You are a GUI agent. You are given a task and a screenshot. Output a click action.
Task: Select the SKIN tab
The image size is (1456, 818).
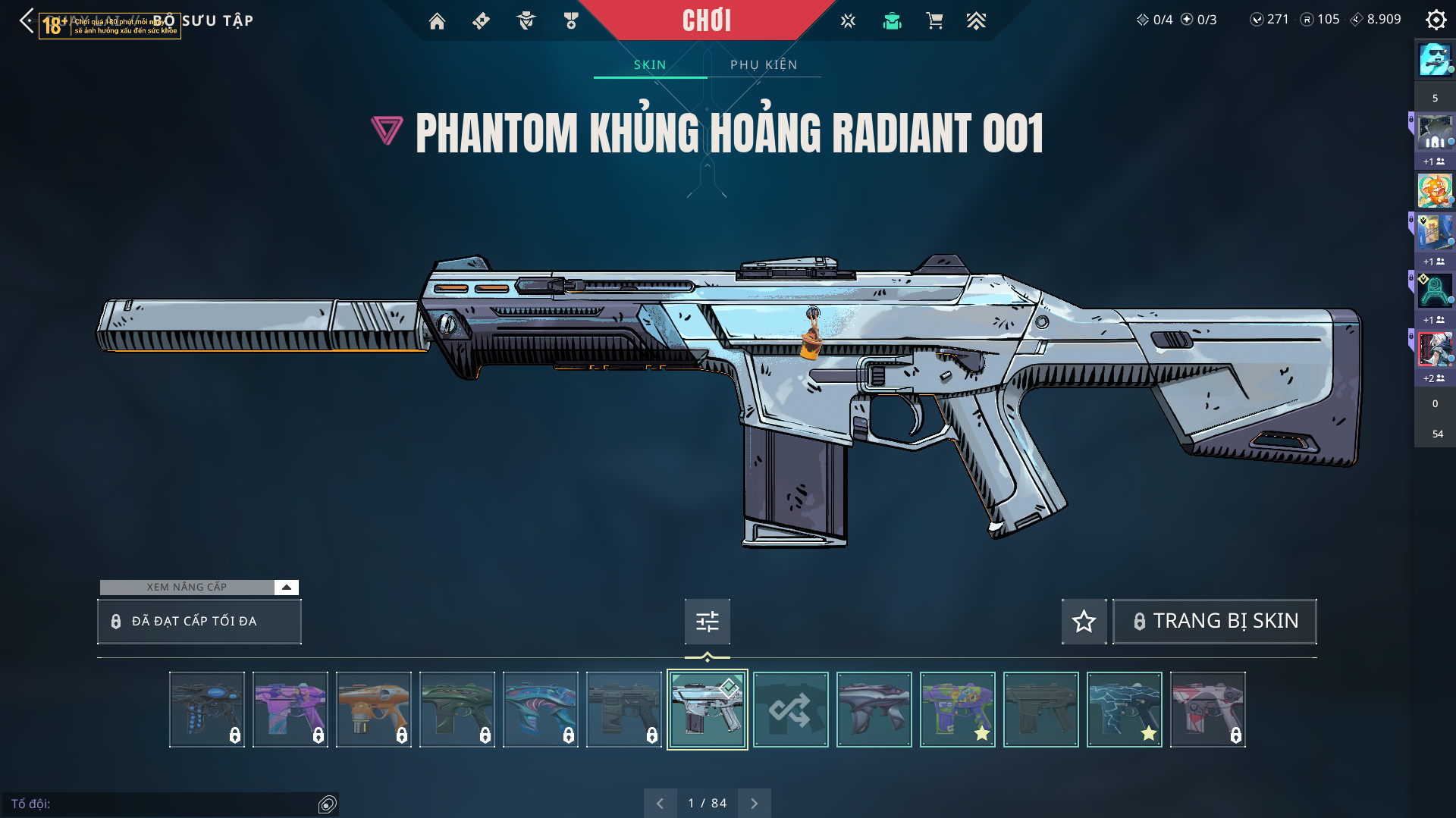650,65
